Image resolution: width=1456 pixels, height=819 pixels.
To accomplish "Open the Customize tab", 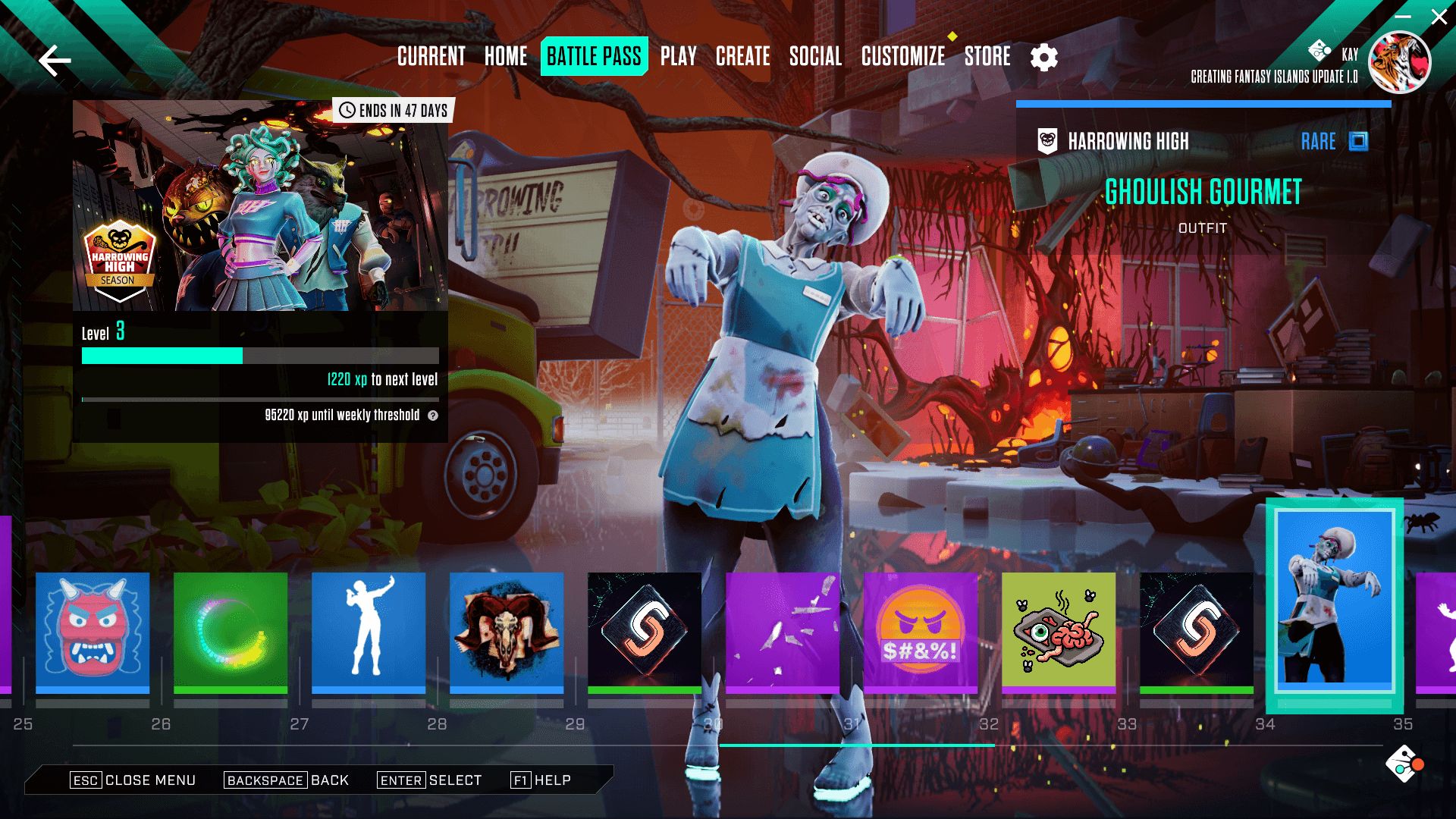I will click(902, 56).
